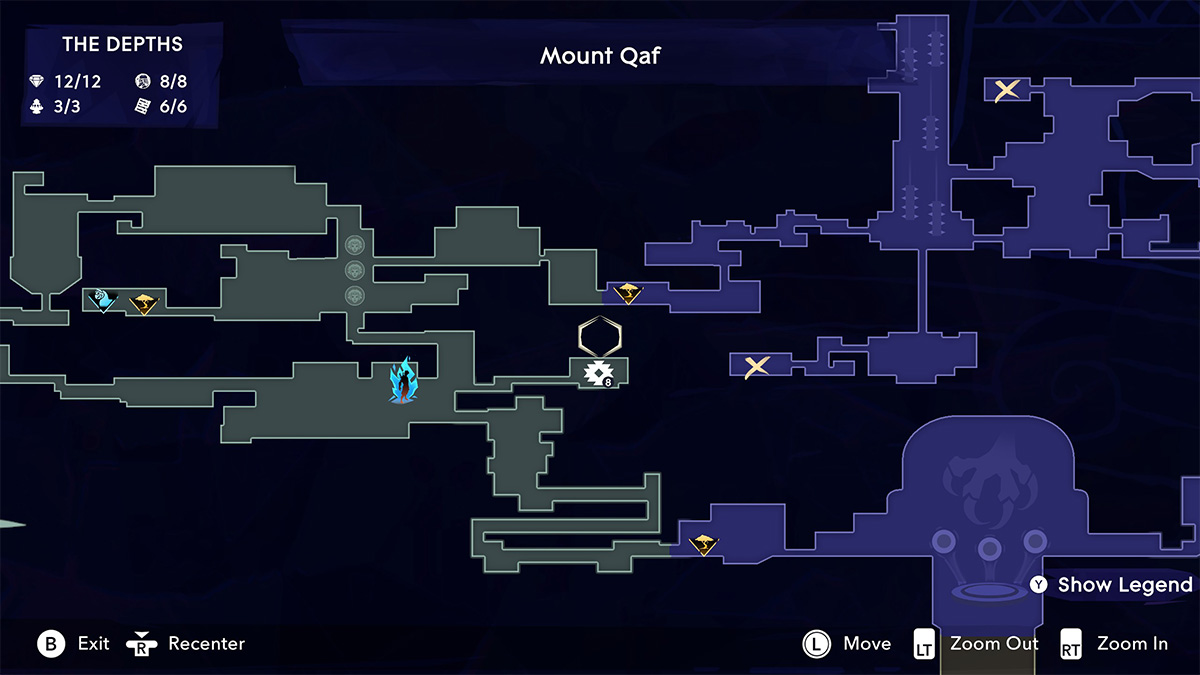Show the map legend
The height and width of the screenshot is (675, 1200).
pyautogui.click(x=1111, y=585)
